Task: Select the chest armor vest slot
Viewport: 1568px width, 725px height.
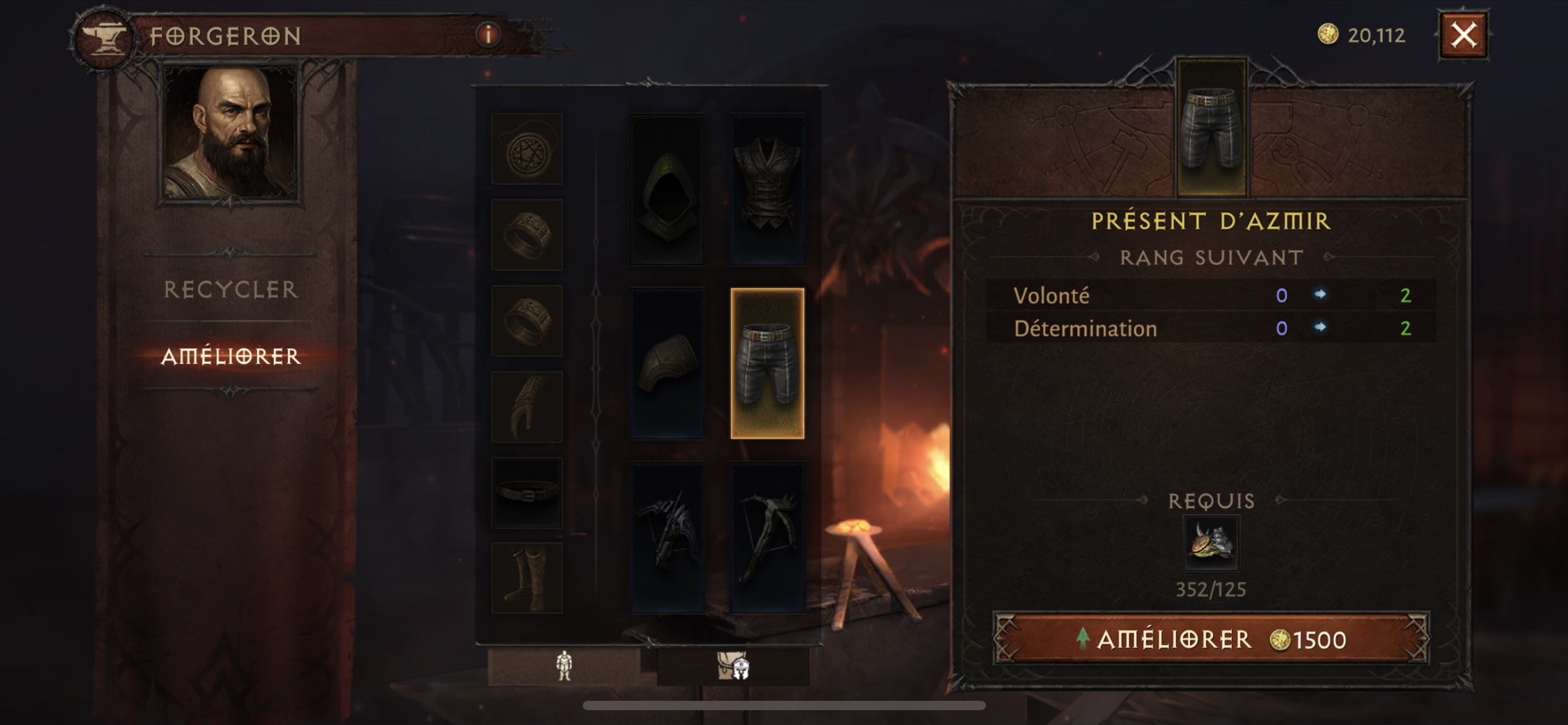Action: tap(767, 190)
